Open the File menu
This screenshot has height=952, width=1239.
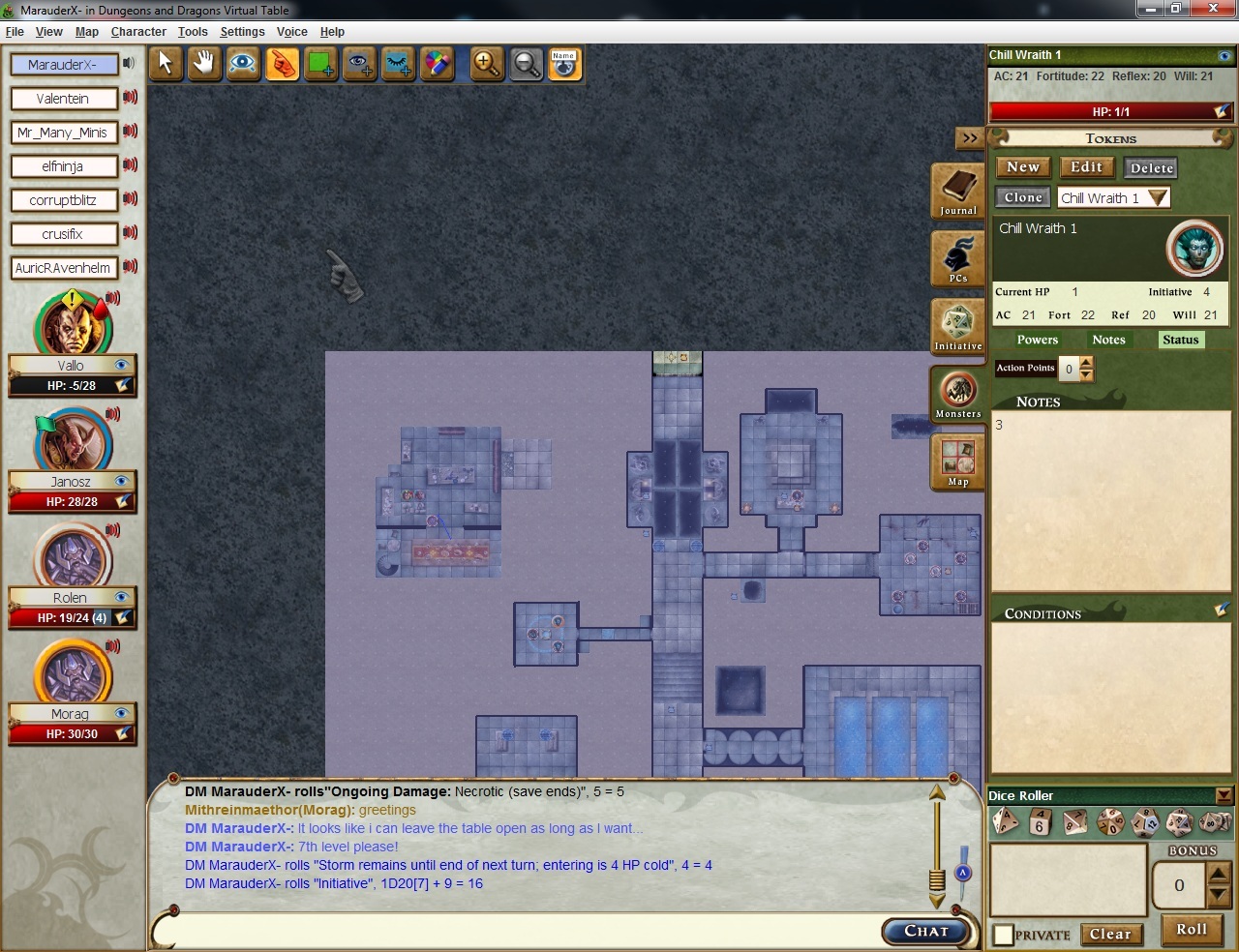point(15,32)
